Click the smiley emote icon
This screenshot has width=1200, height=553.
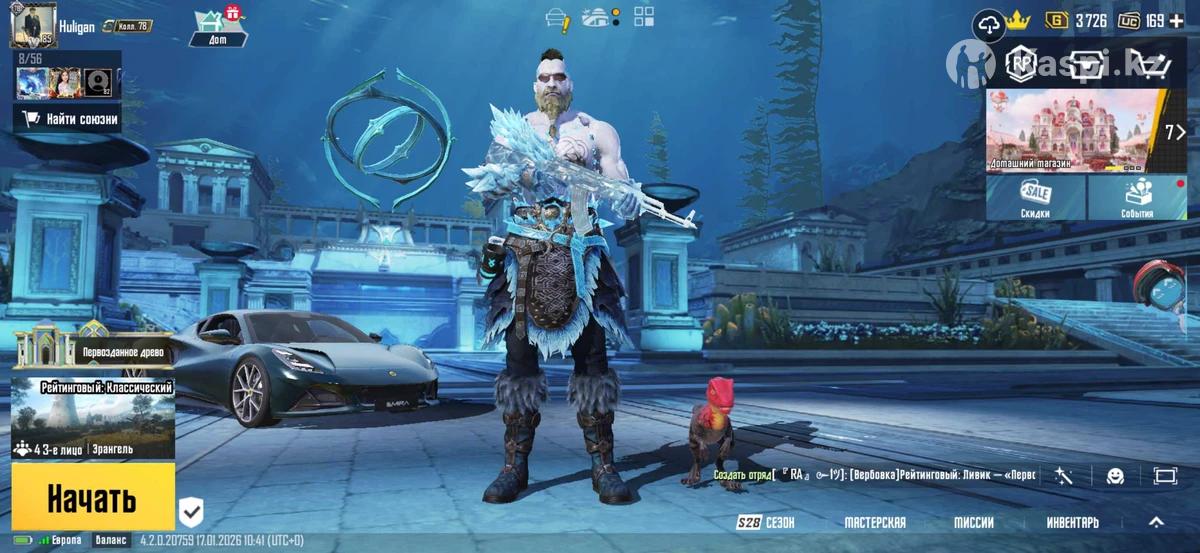tap(1115, 476)
